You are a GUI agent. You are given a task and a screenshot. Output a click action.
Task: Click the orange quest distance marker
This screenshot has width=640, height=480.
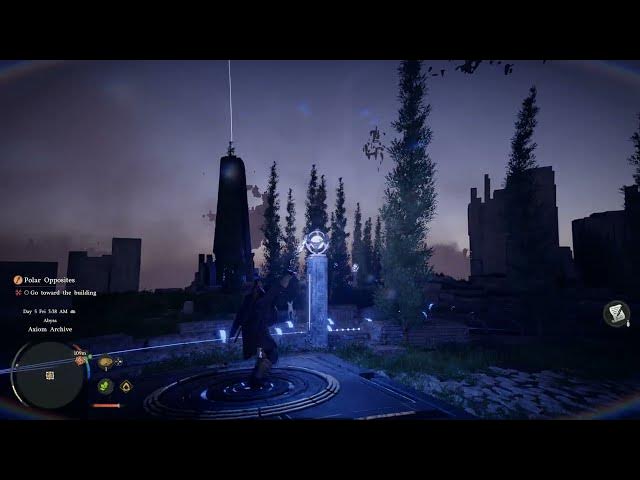pos(81,358)
